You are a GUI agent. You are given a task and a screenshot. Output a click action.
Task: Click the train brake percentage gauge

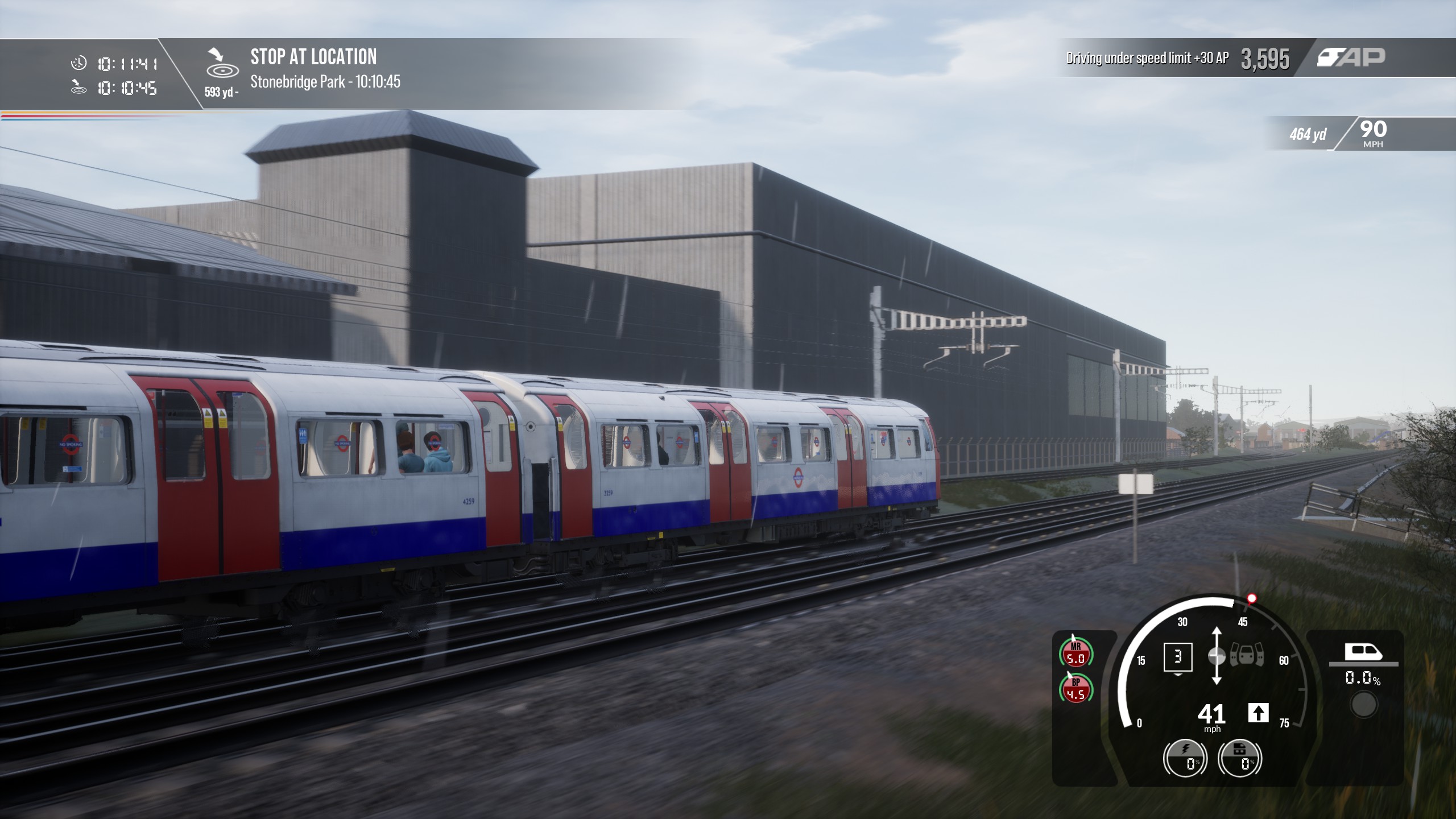1240,759
